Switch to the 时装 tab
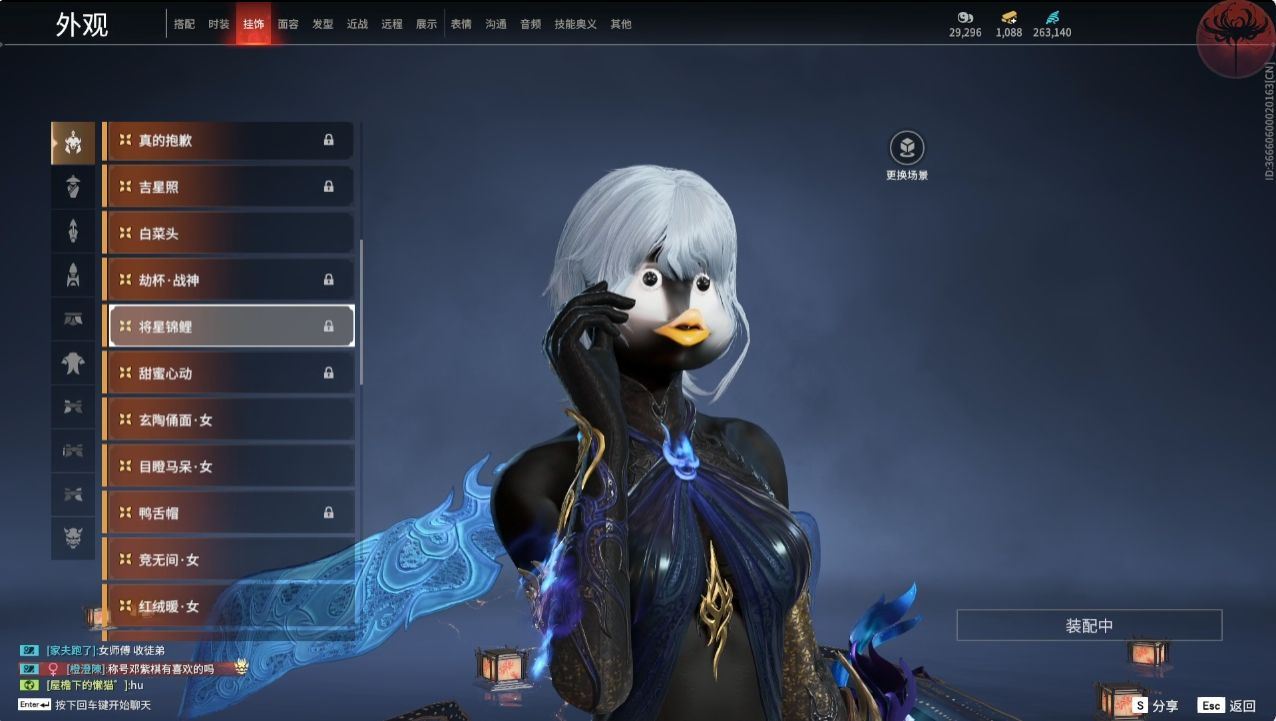 coord(219,24)
